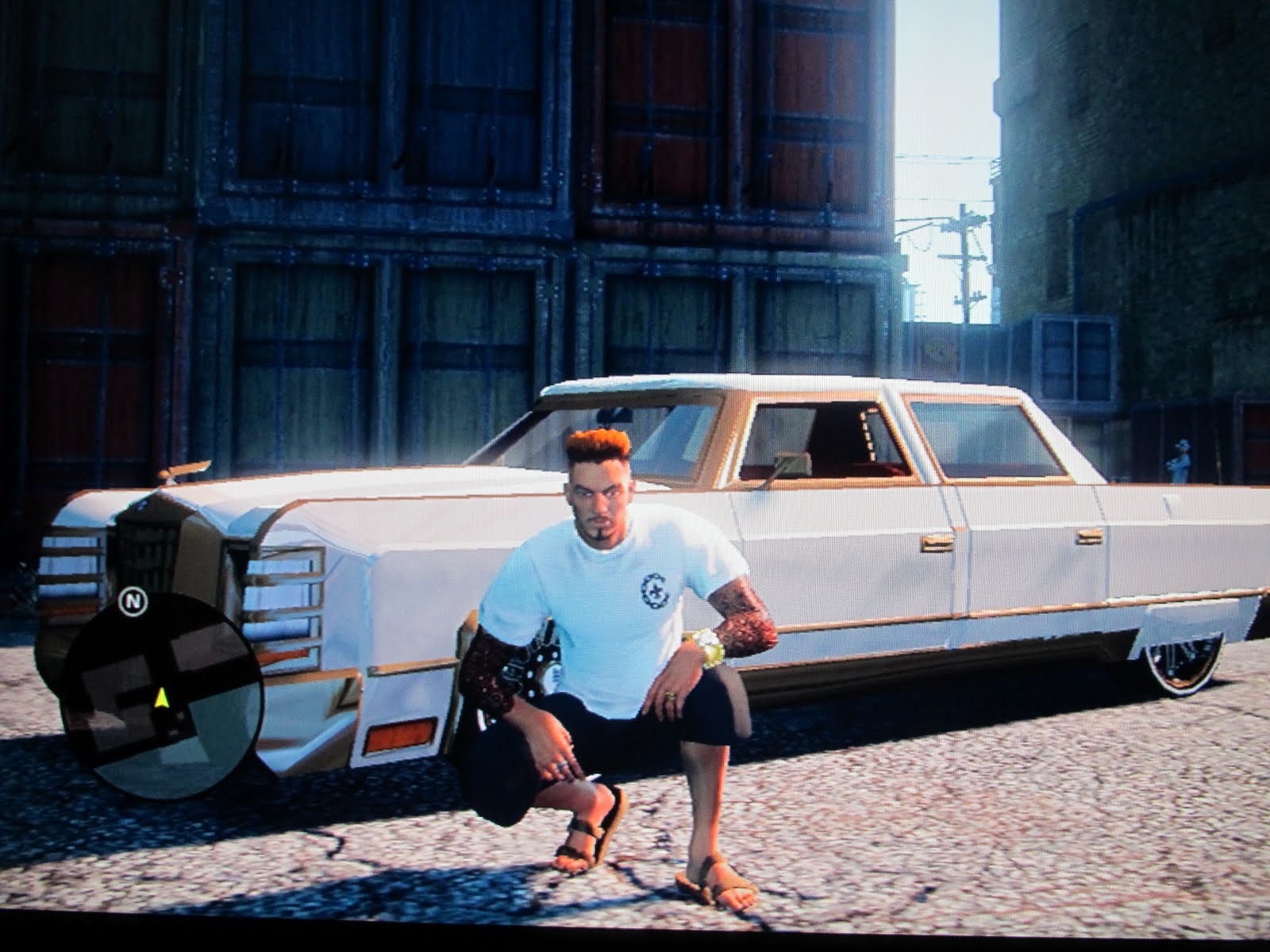Click the front door handle of the car
The height and width of the screenshot is (952, 1270).
click(937, 541)
